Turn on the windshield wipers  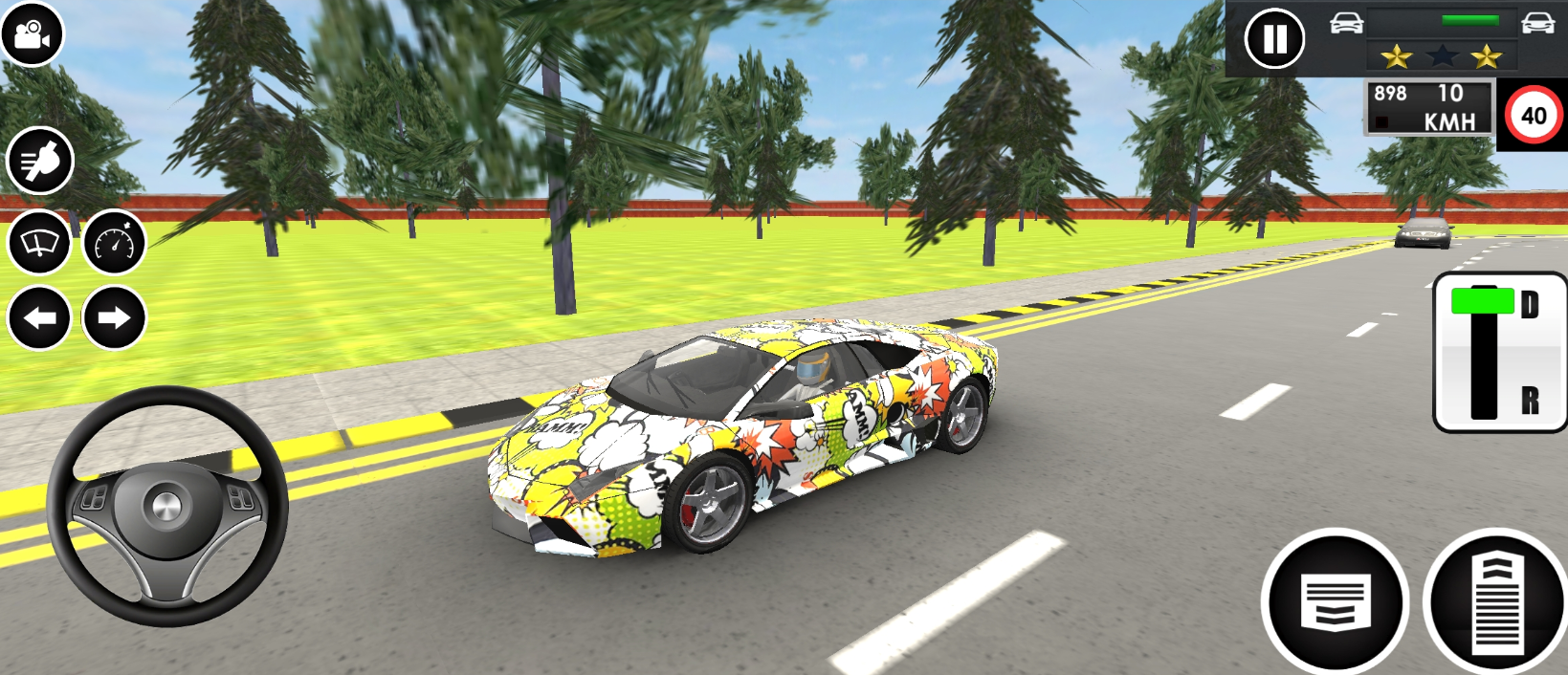tap(39, 243)
